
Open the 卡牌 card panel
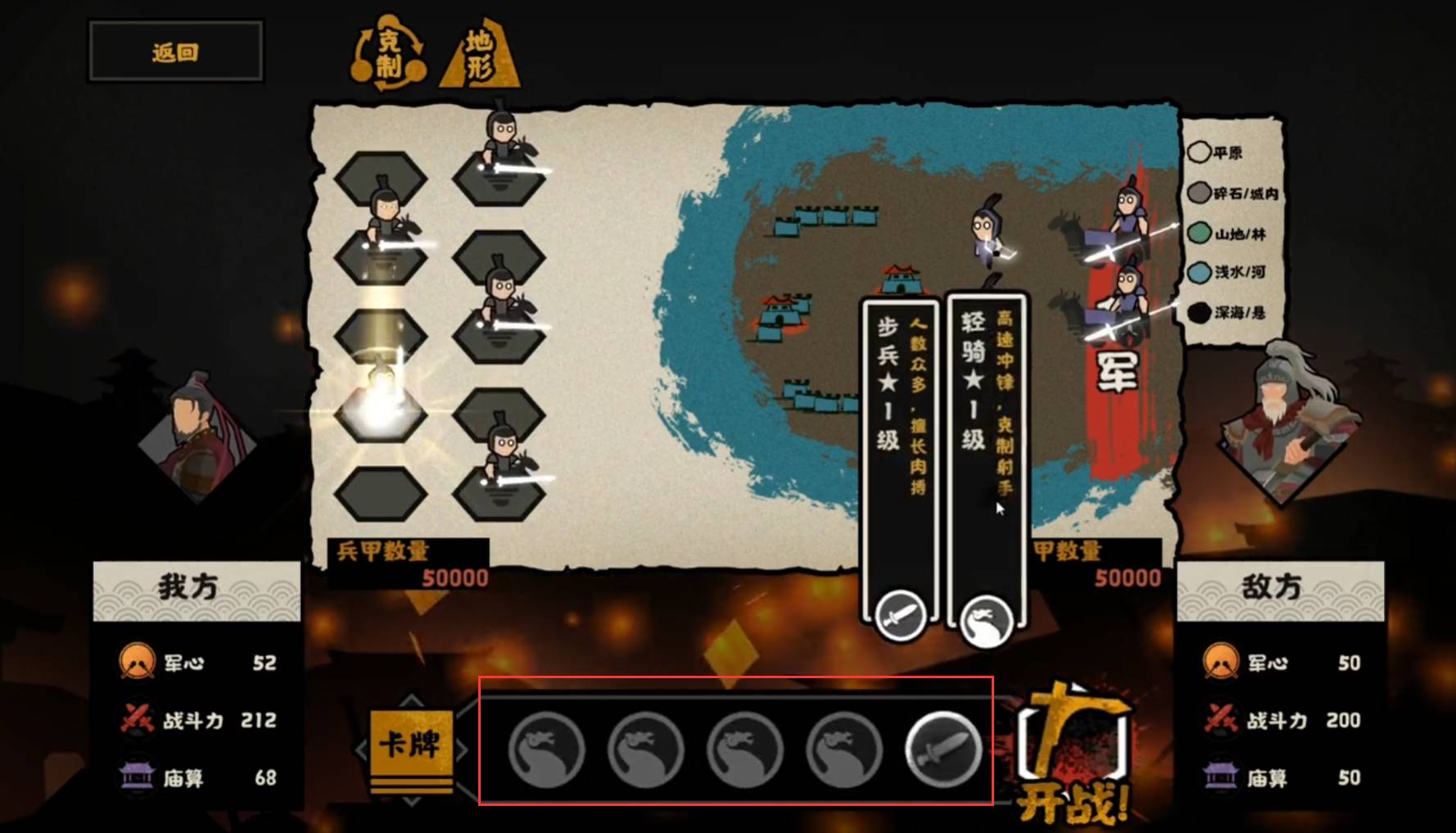[x=411, y=744]
